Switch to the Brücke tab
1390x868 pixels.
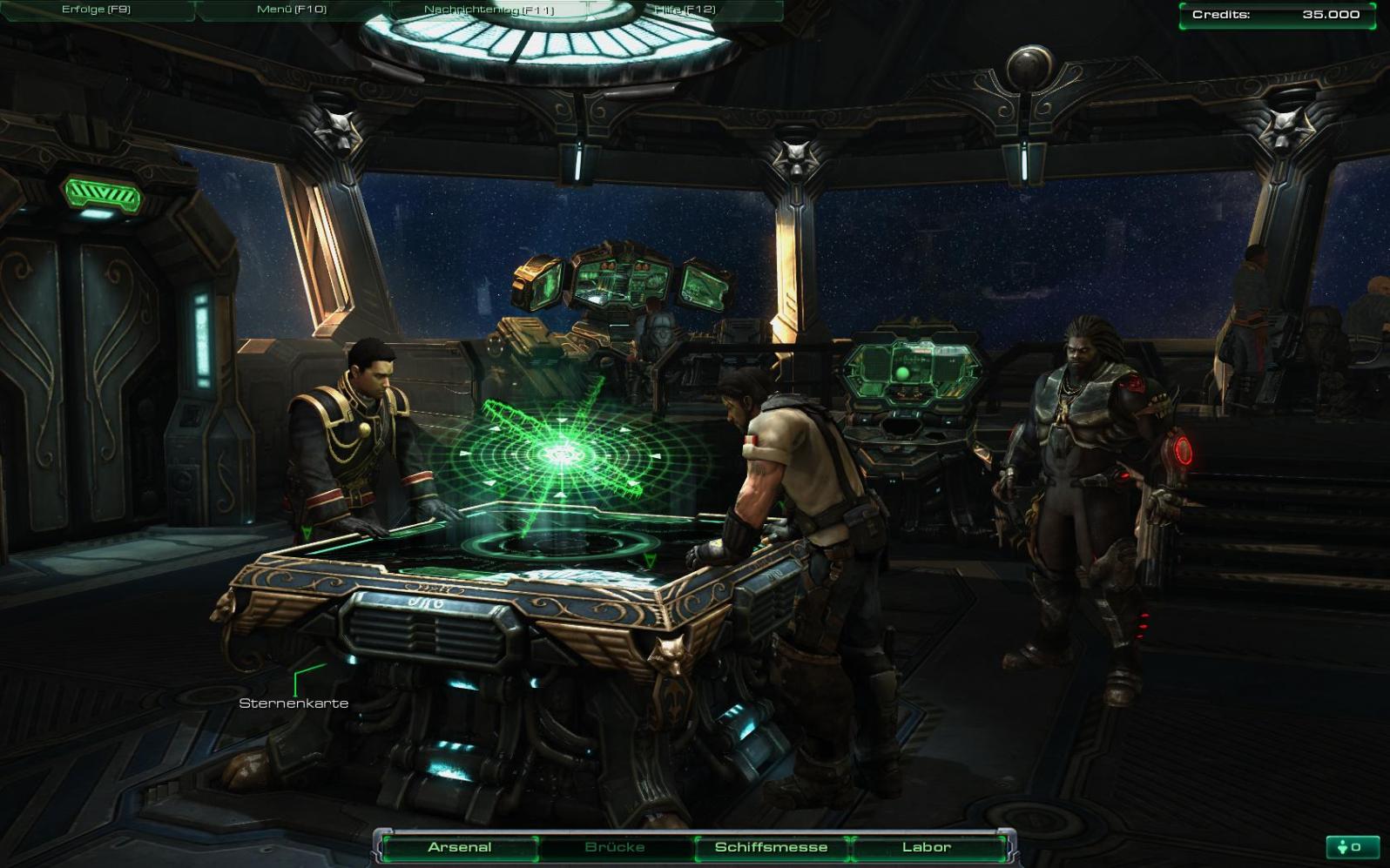(615, 847)
